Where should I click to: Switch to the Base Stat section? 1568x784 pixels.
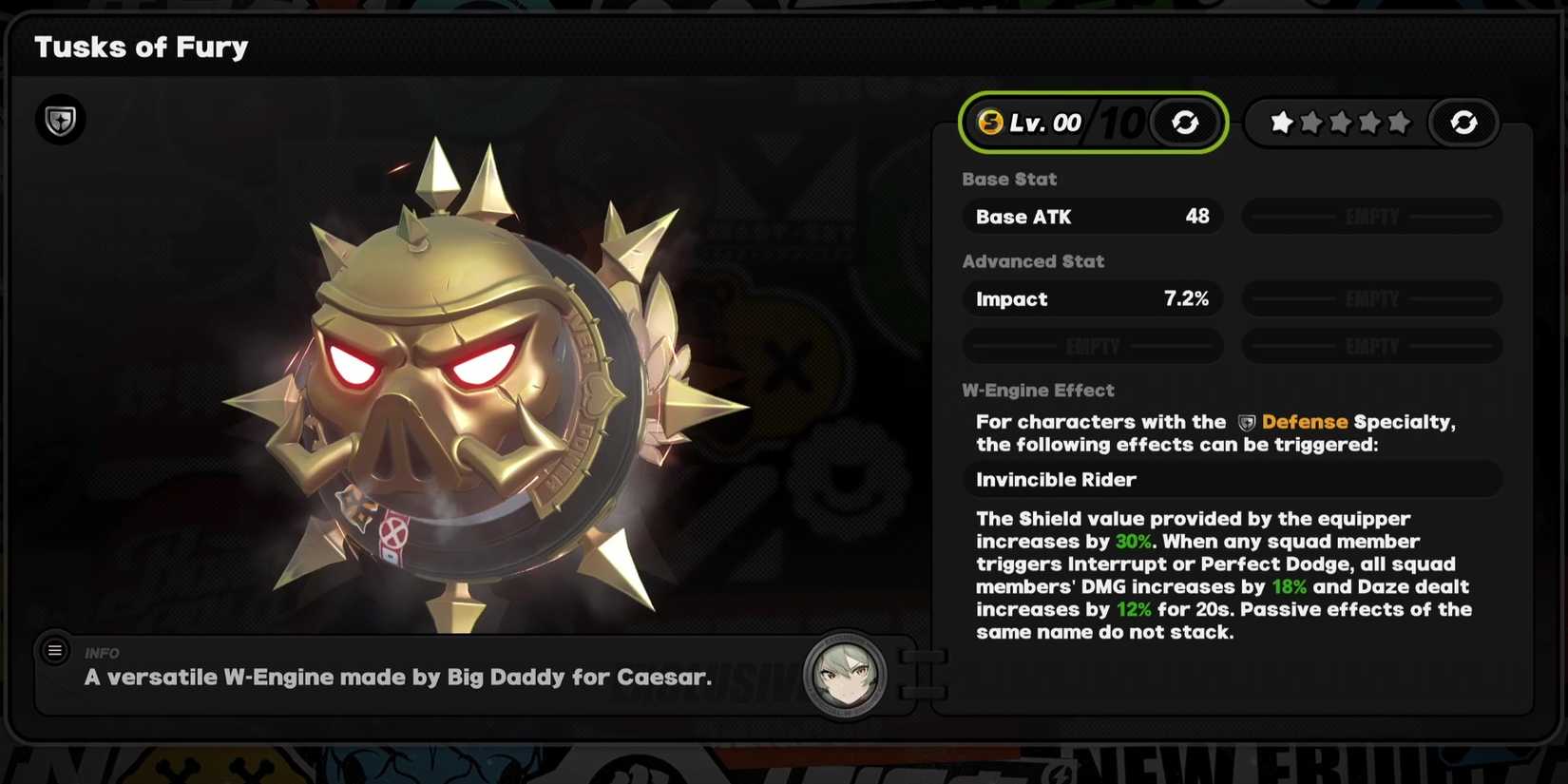pyautogui.click(x=1009, y=179)
